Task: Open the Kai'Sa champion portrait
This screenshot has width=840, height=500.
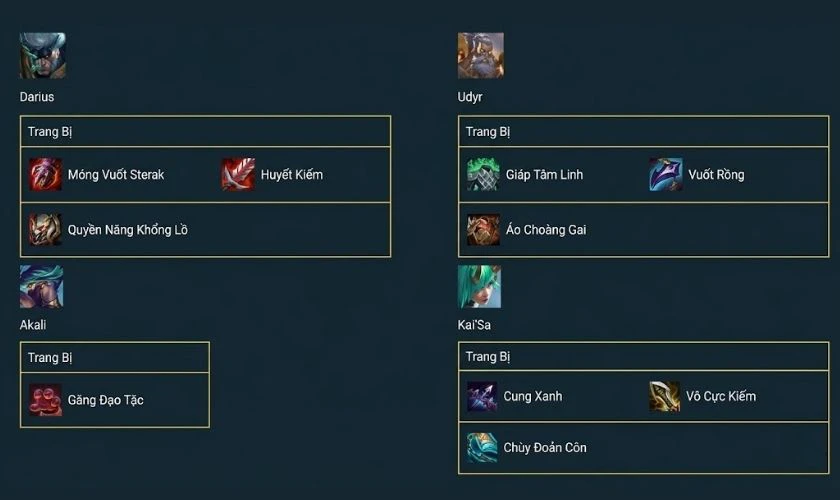Action: click(x=479, y=287)
